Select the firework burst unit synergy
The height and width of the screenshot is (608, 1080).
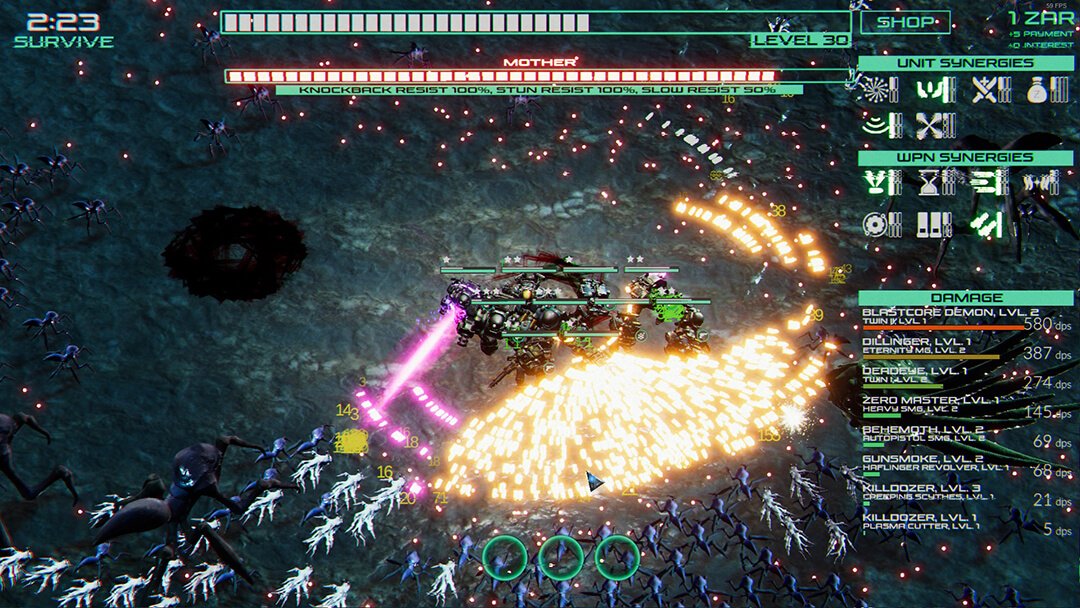[876, 90]
